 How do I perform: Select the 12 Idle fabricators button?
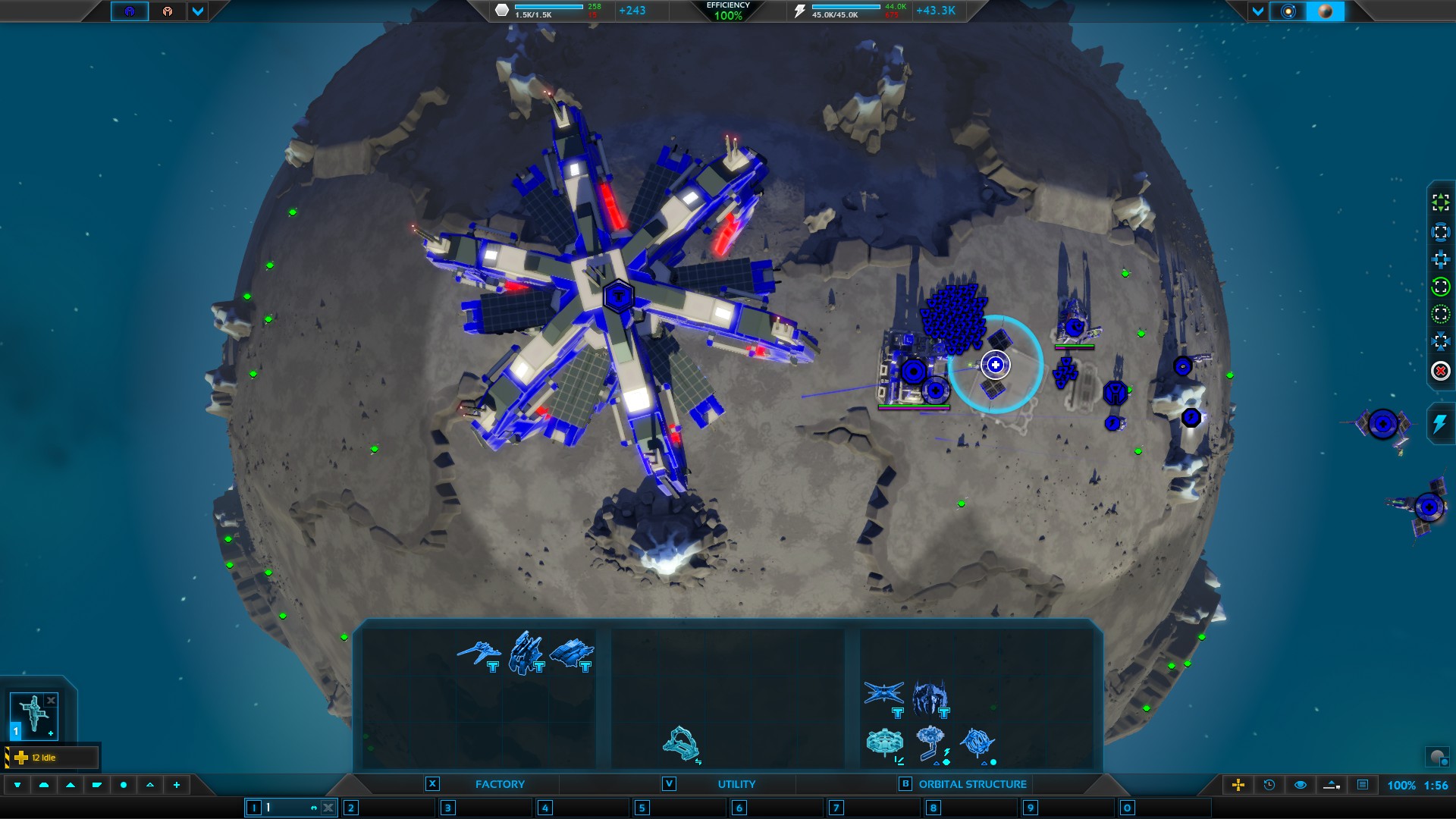[x=52, y=758]
